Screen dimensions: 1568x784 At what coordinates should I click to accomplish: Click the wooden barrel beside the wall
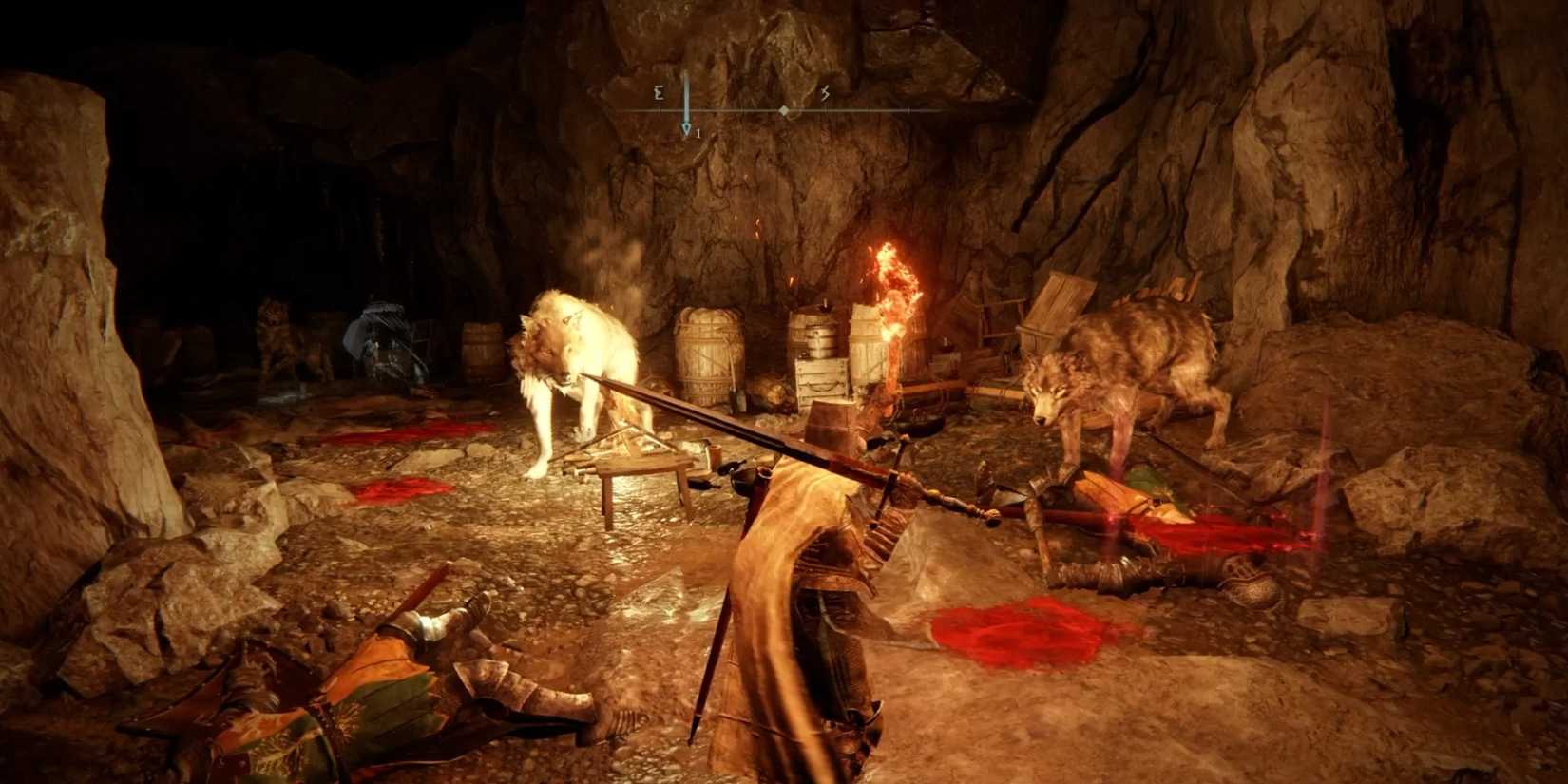click(x=708, y=352)
